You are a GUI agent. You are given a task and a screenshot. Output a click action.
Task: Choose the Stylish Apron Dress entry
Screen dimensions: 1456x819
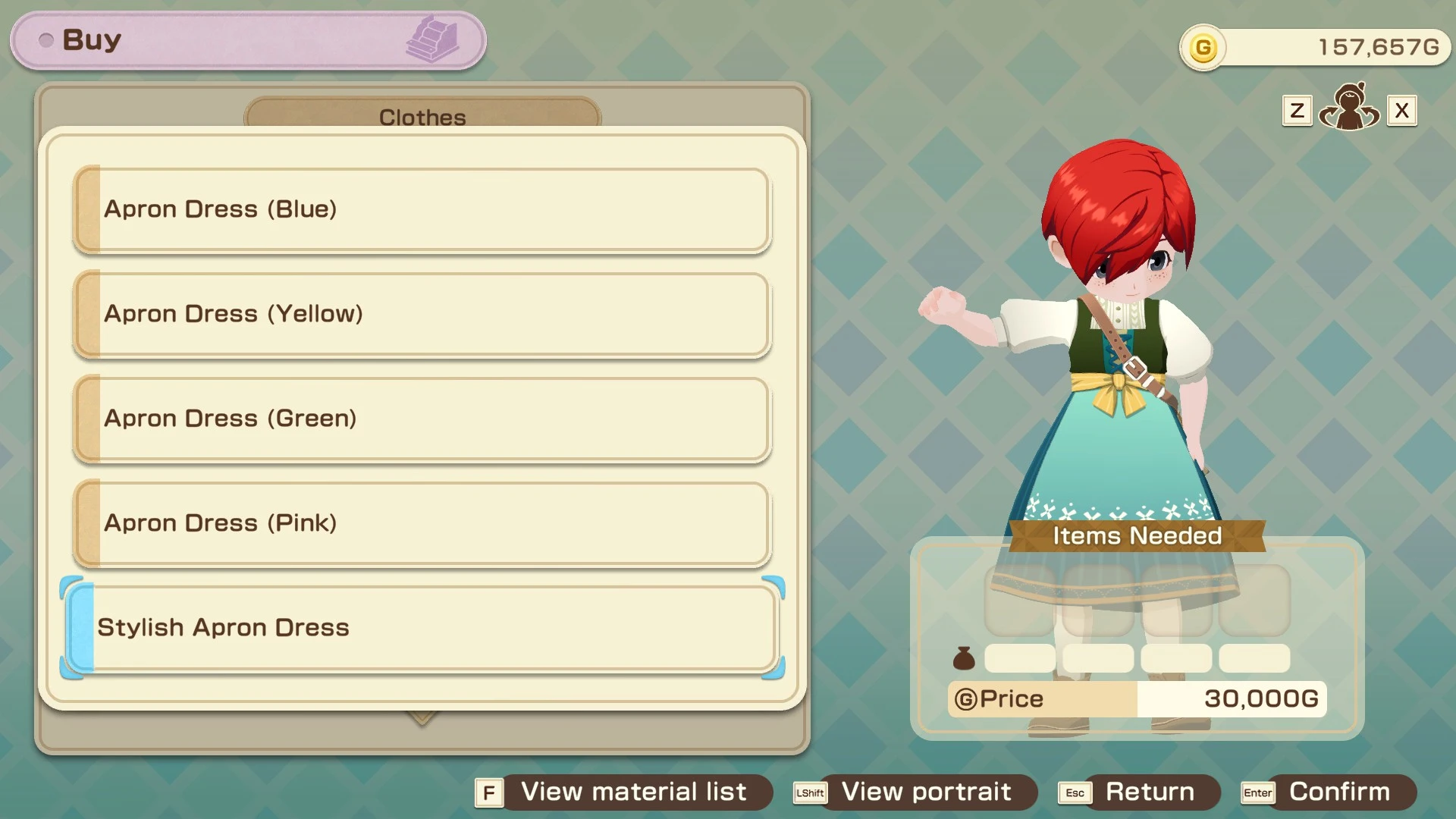click(x=422, y=628)
